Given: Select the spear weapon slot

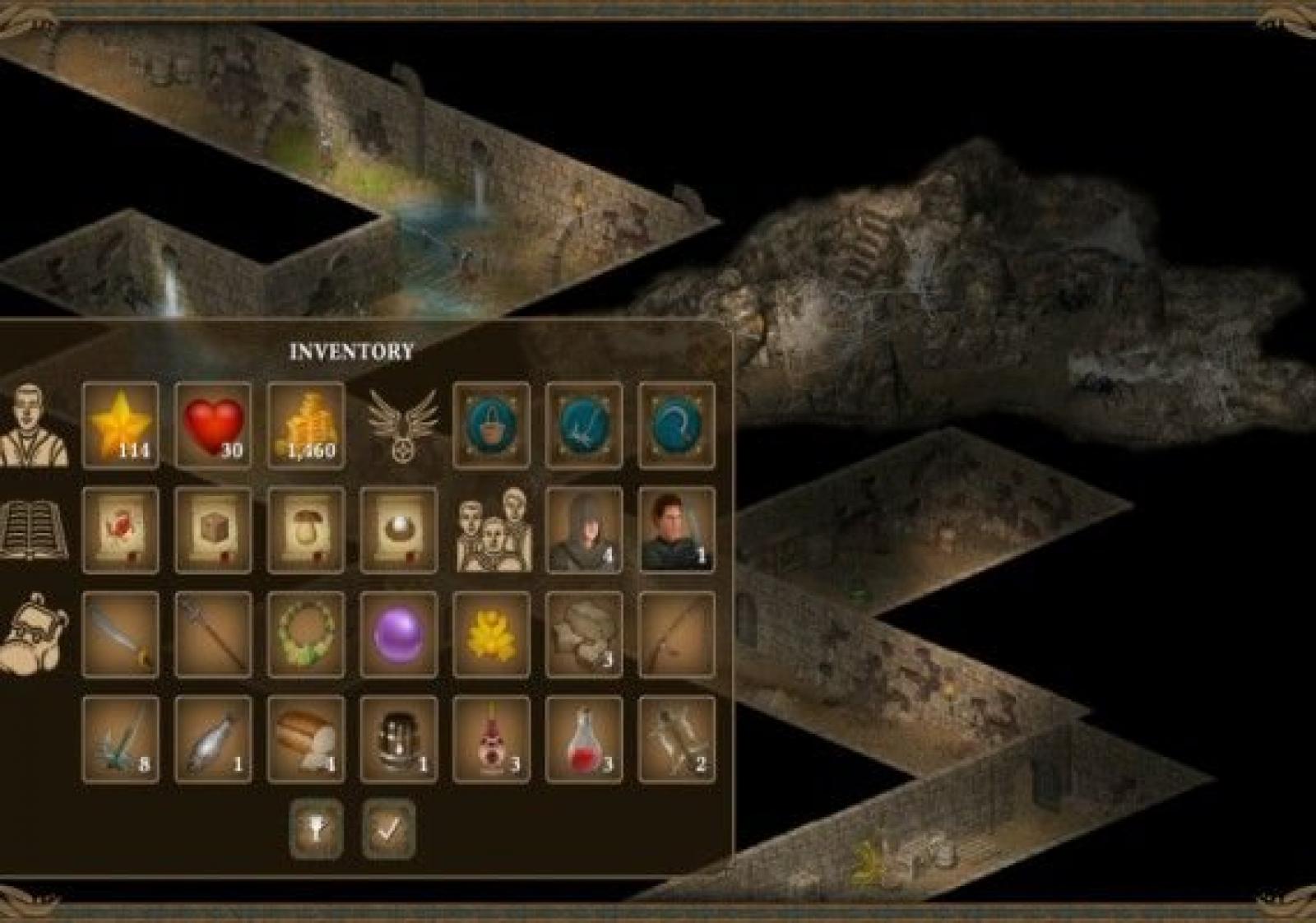Looking at the screenshot, I should click(213, 634).
